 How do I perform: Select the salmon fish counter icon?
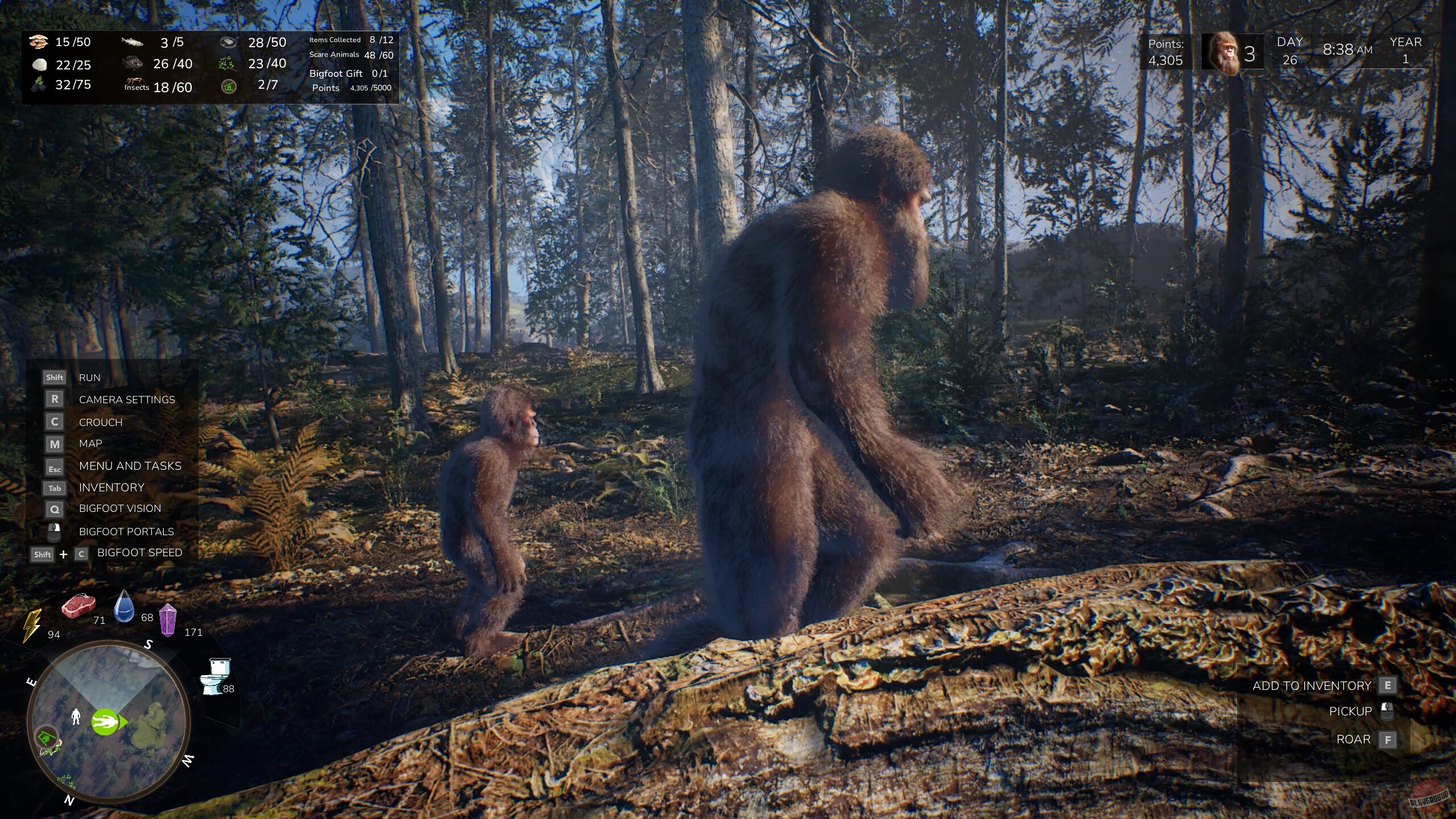click(133, 42)
